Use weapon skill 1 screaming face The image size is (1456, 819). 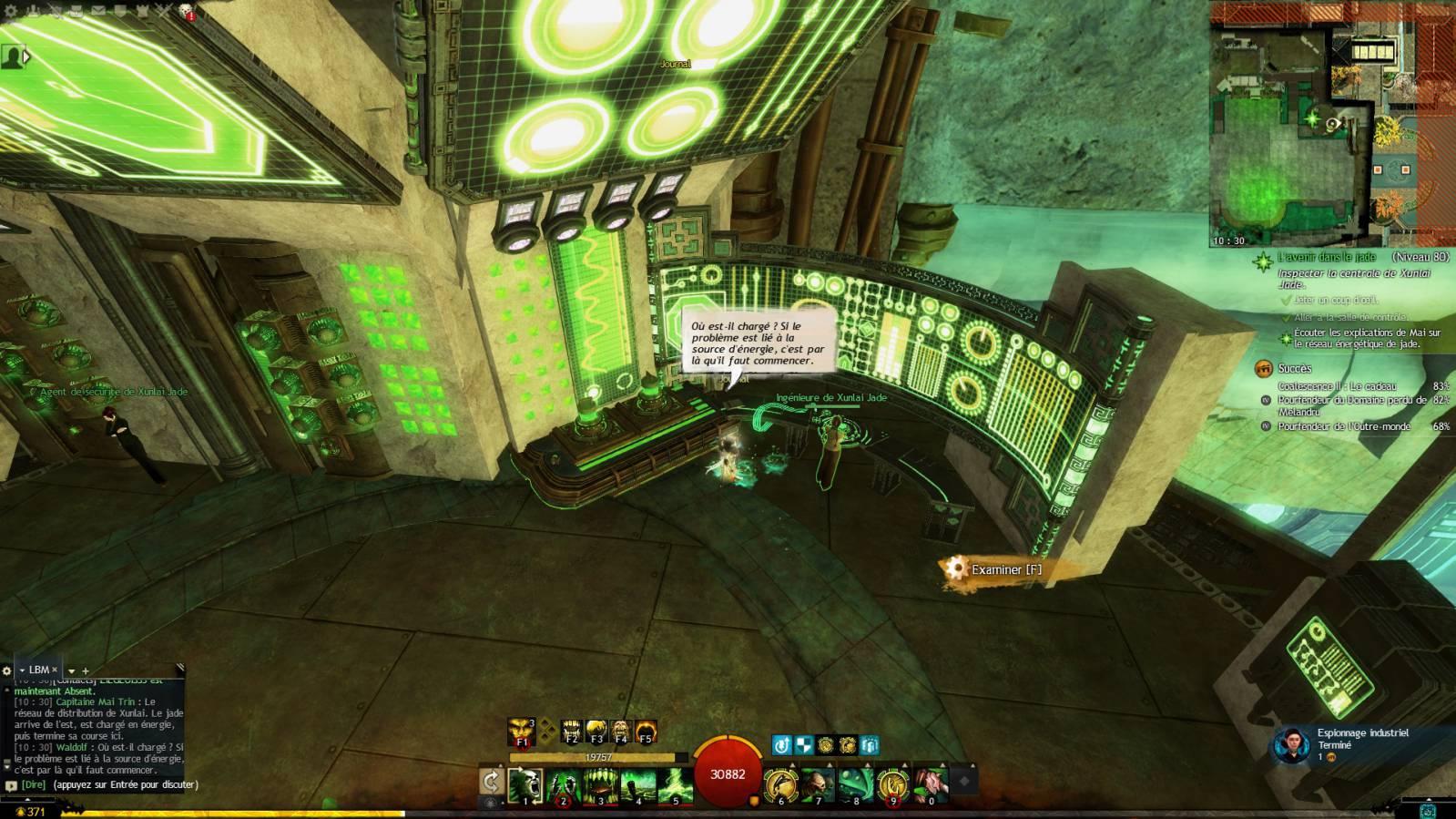coord(525,784)
